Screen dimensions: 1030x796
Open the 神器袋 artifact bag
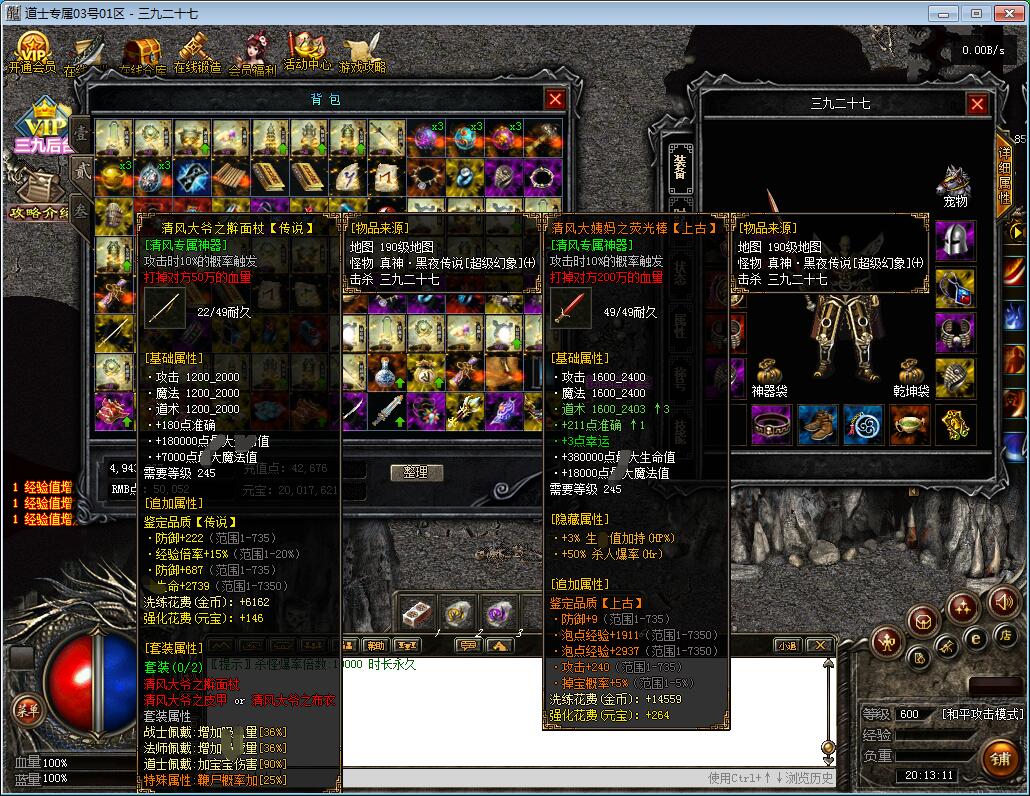tap(770, 373)
